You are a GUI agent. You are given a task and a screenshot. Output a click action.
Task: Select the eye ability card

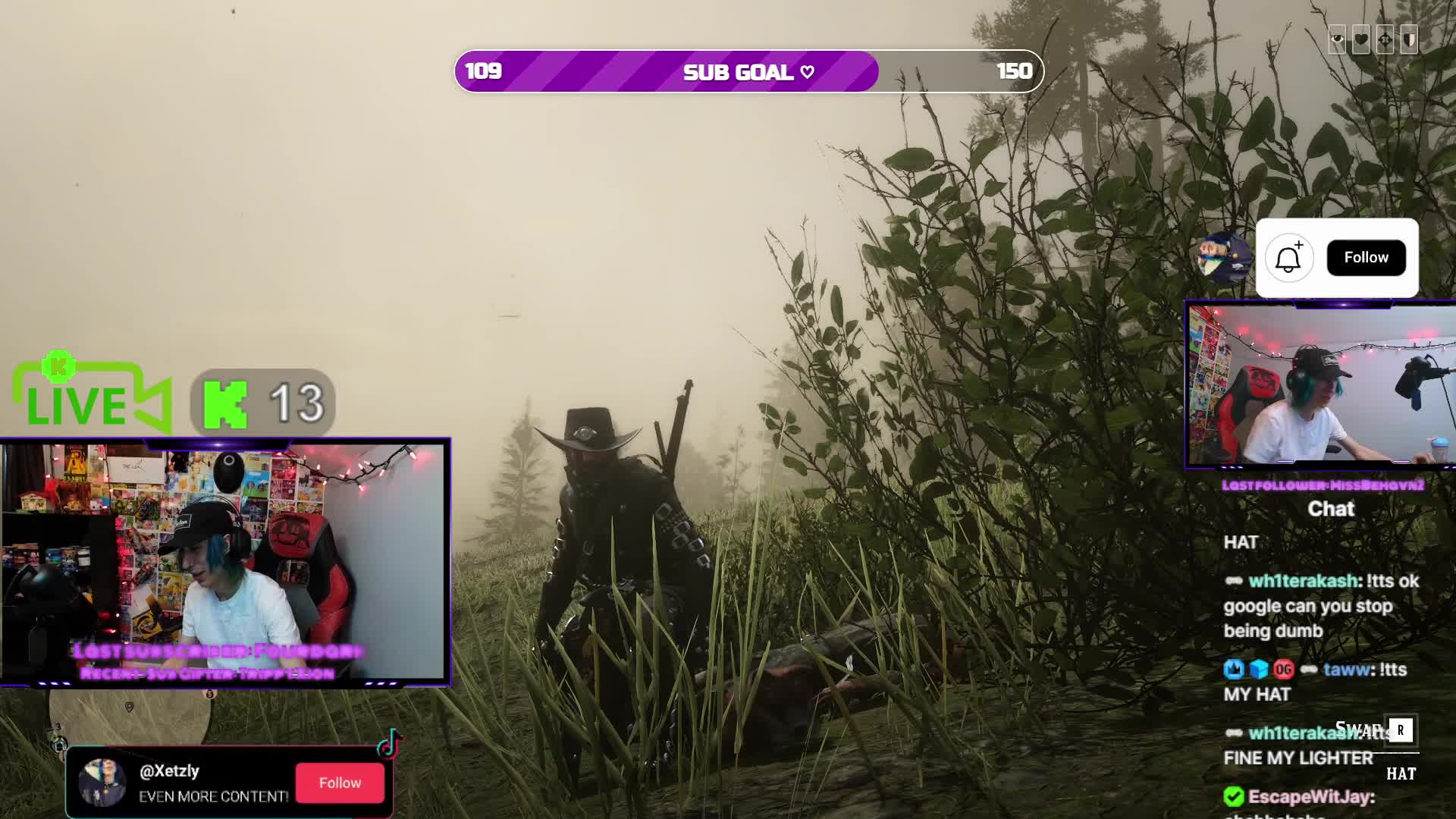pos(1337,39)
